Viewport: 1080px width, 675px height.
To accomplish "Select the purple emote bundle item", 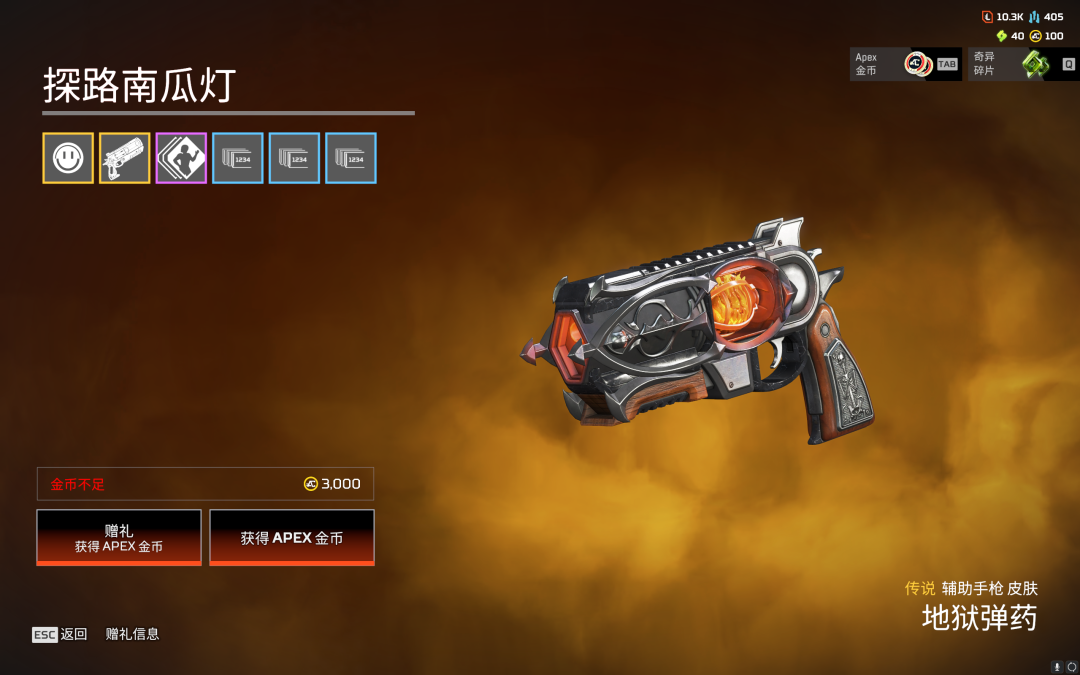I will (x=181, y=158).
